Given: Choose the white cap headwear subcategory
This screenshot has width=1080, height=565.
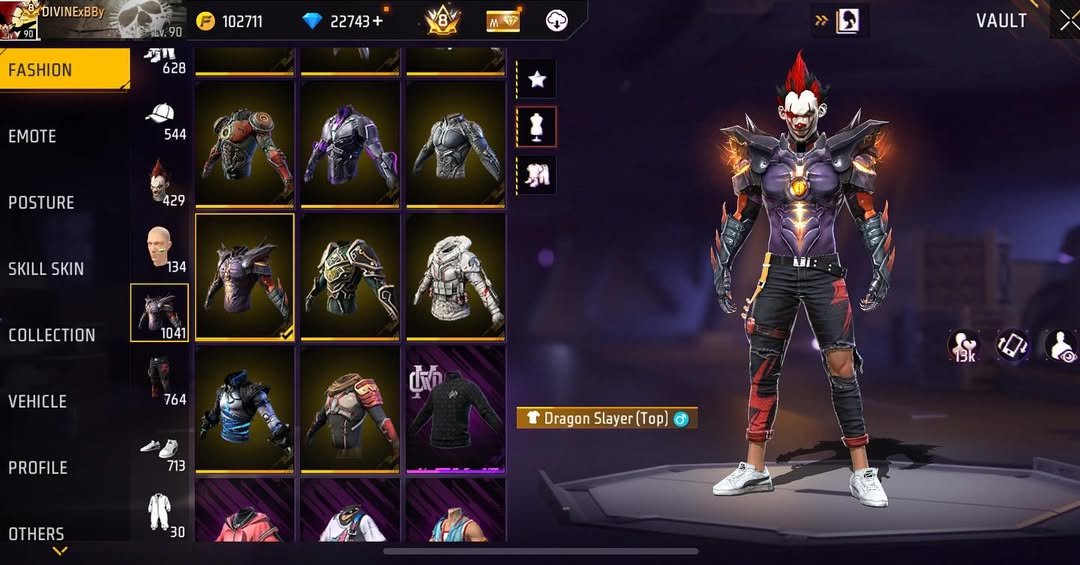Looking at the screenshot, I should (160, 118).
